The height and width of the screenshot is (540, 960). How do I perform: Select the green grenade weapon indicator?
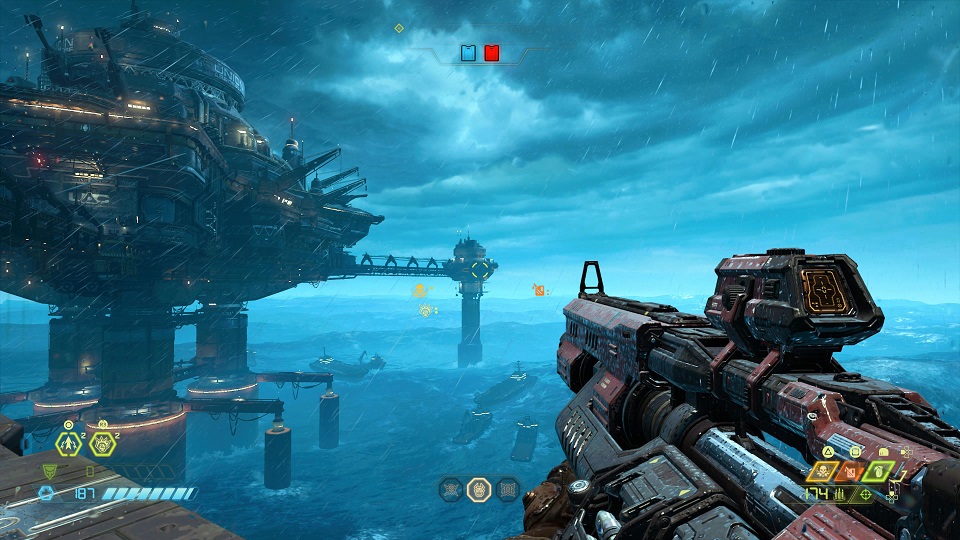click(879, 472)
